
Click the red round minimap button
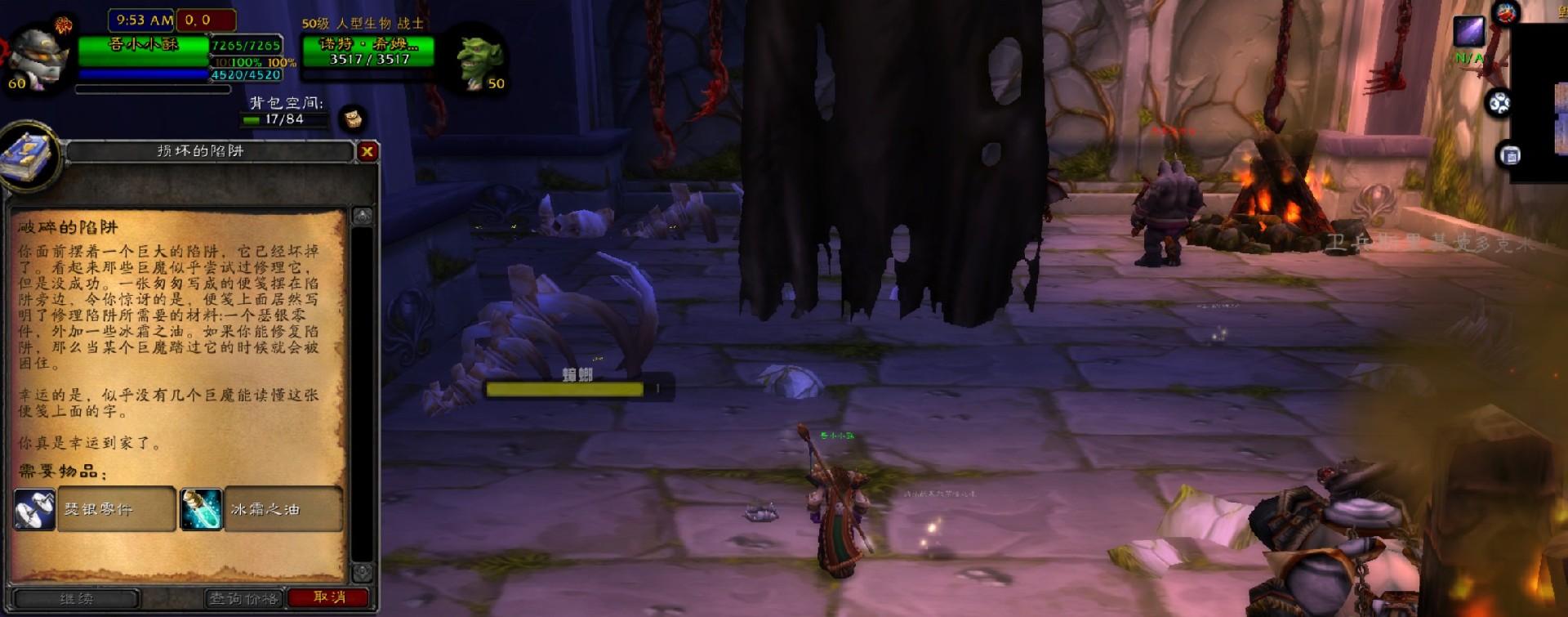[x=1506, y=13]
